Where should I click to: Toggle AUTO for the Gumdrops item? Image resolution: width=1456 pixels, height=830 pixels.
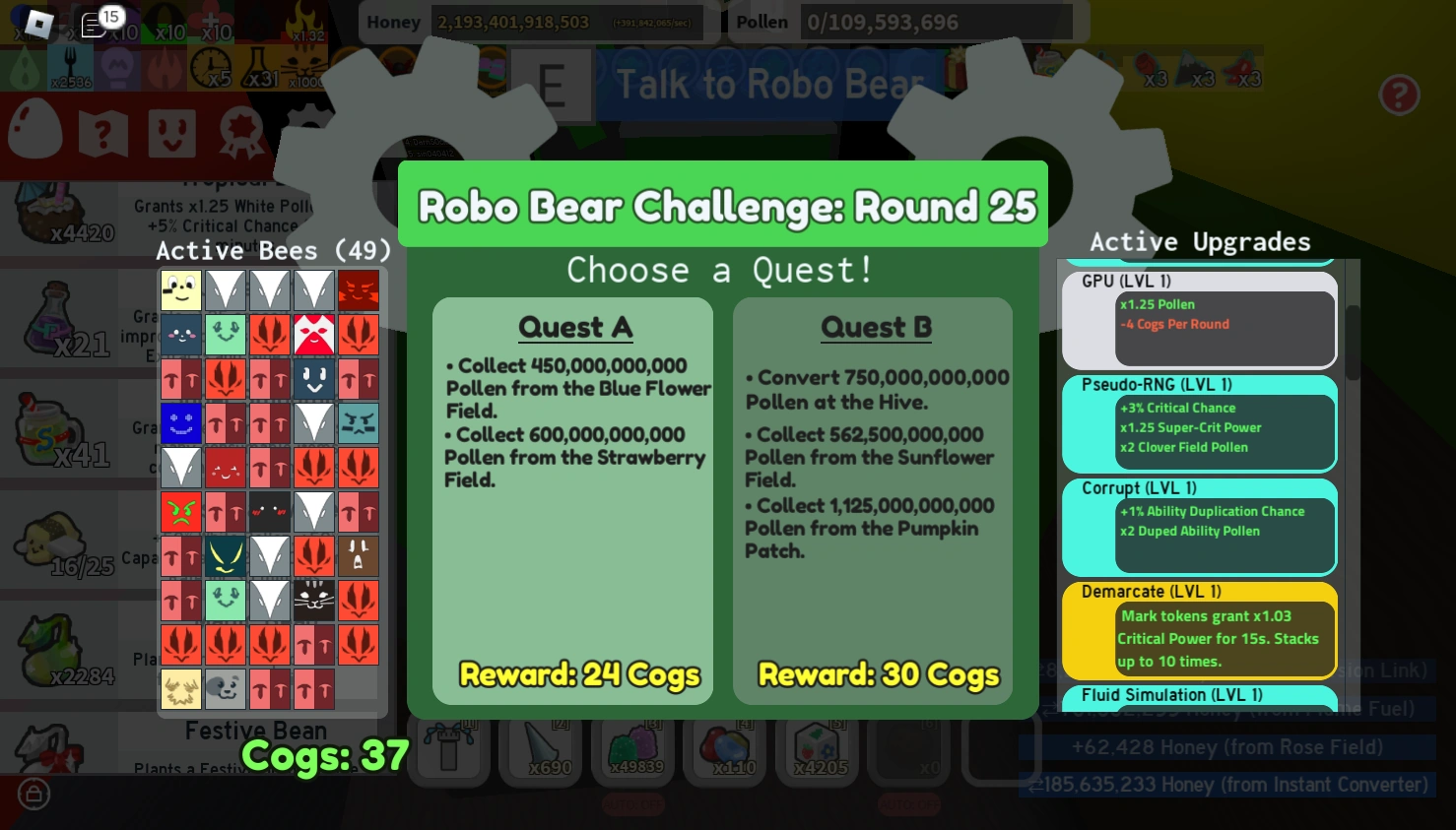click(633, 803)
